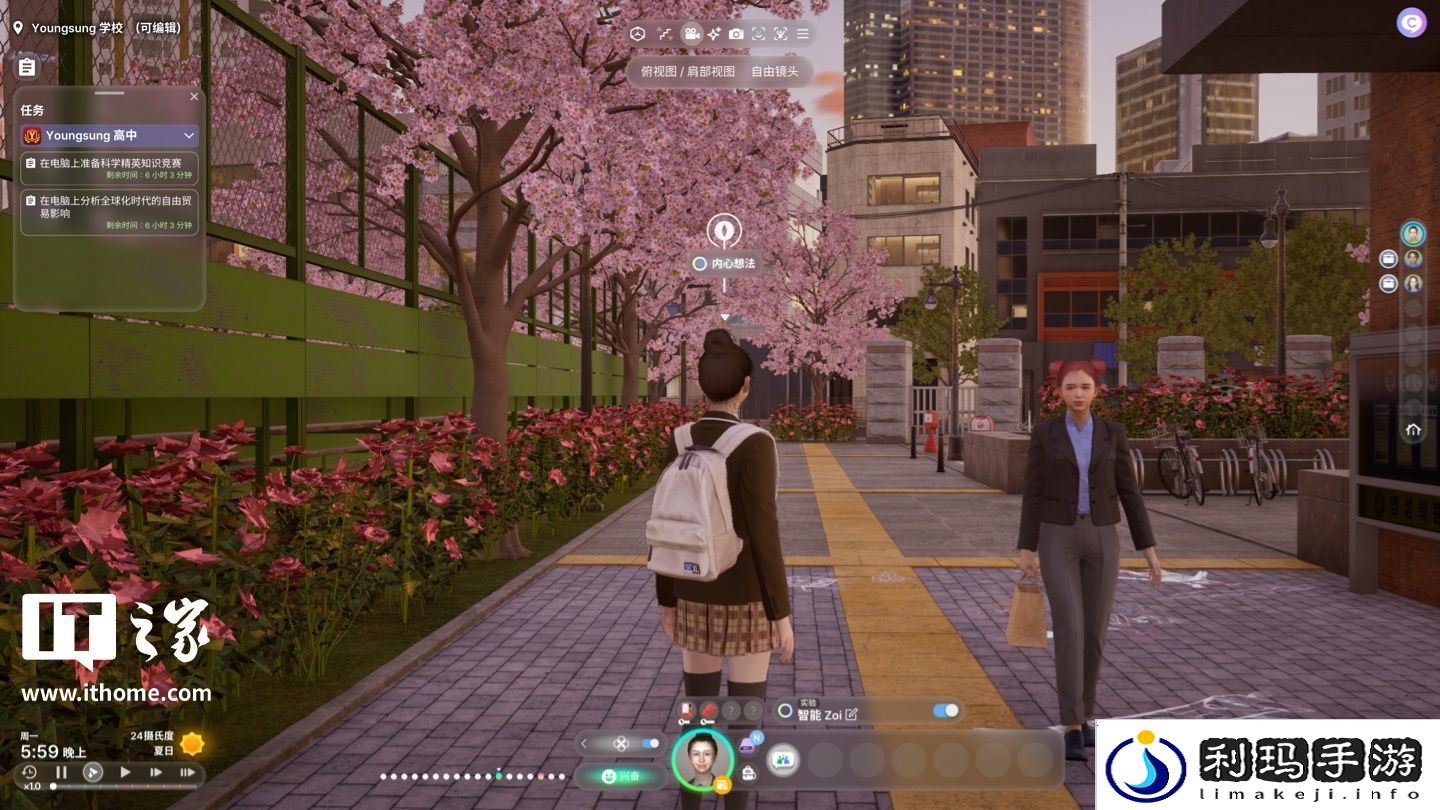
Task: Open the camera photo mode icon
Action: [x=736, y=34]
